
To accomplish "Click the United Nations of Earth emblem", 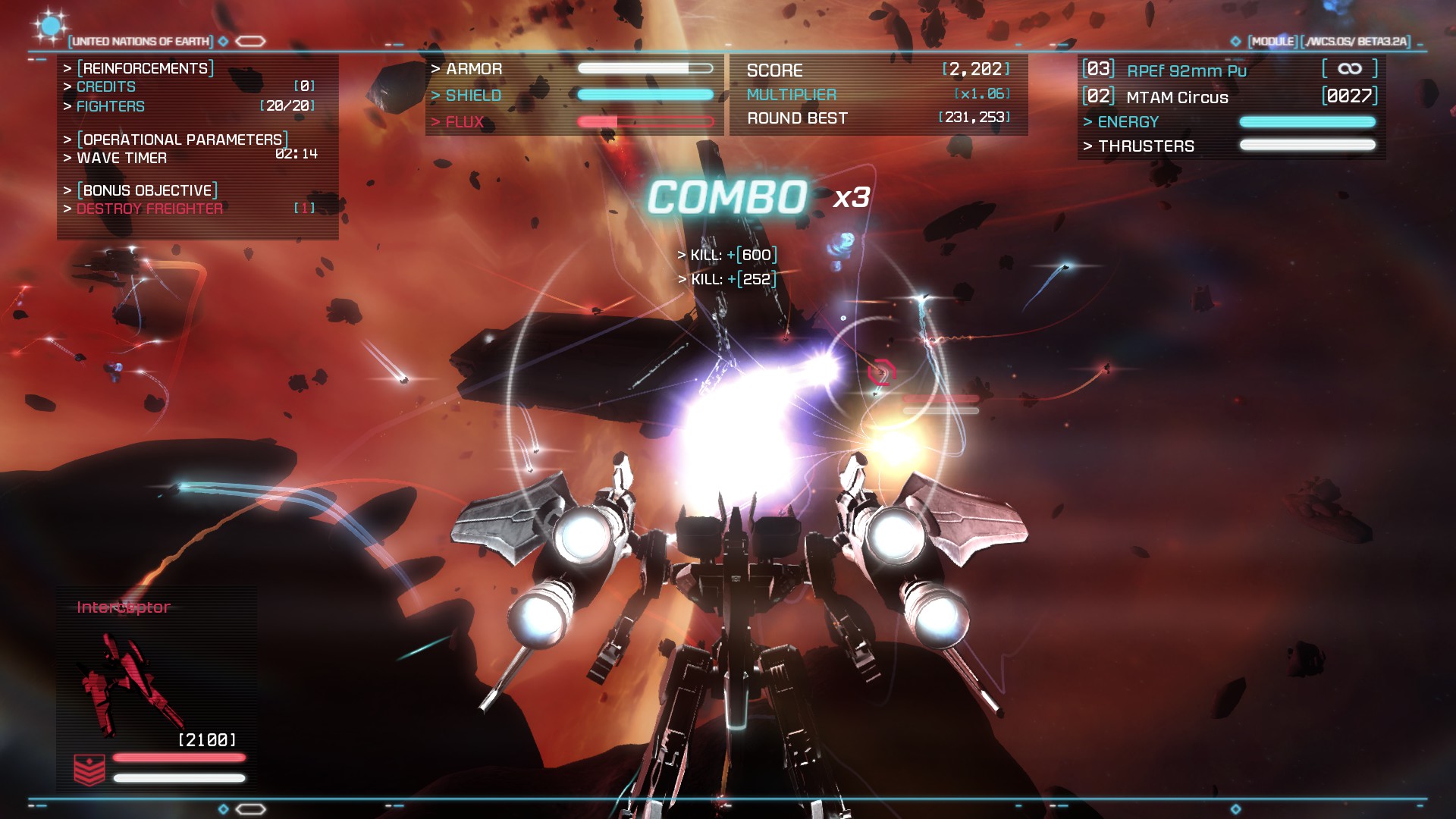I will [50, 27].
